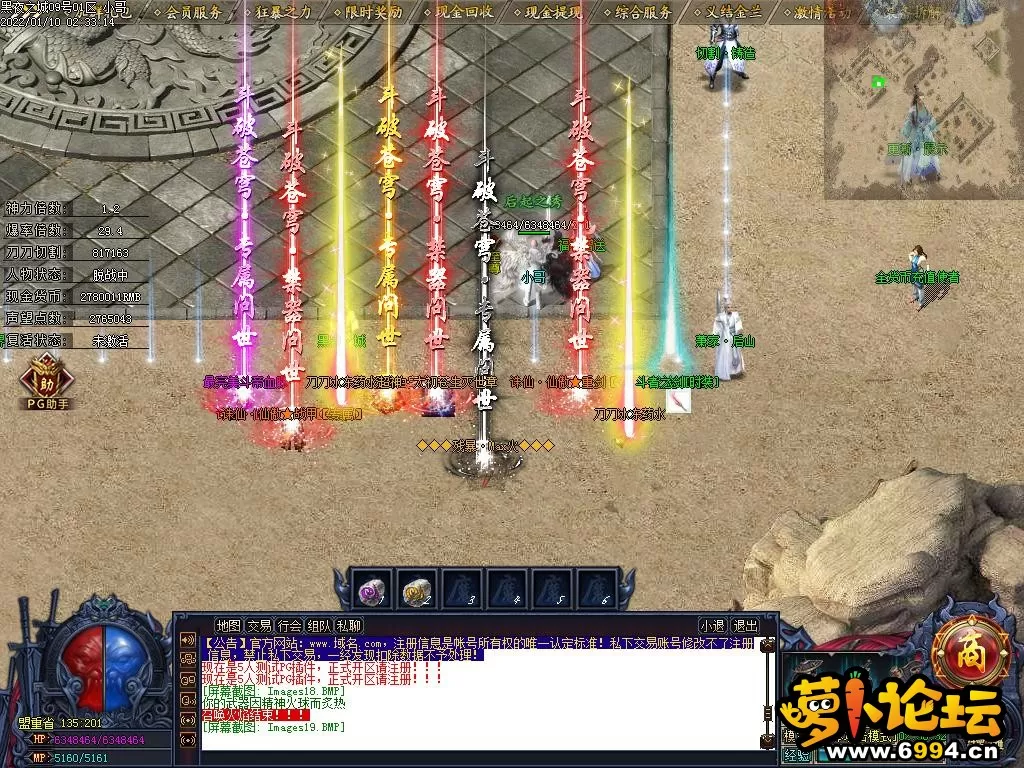Open the 现金提现 menu
The width and height of the screenshot is (1024, 768).
coord(553,13)
